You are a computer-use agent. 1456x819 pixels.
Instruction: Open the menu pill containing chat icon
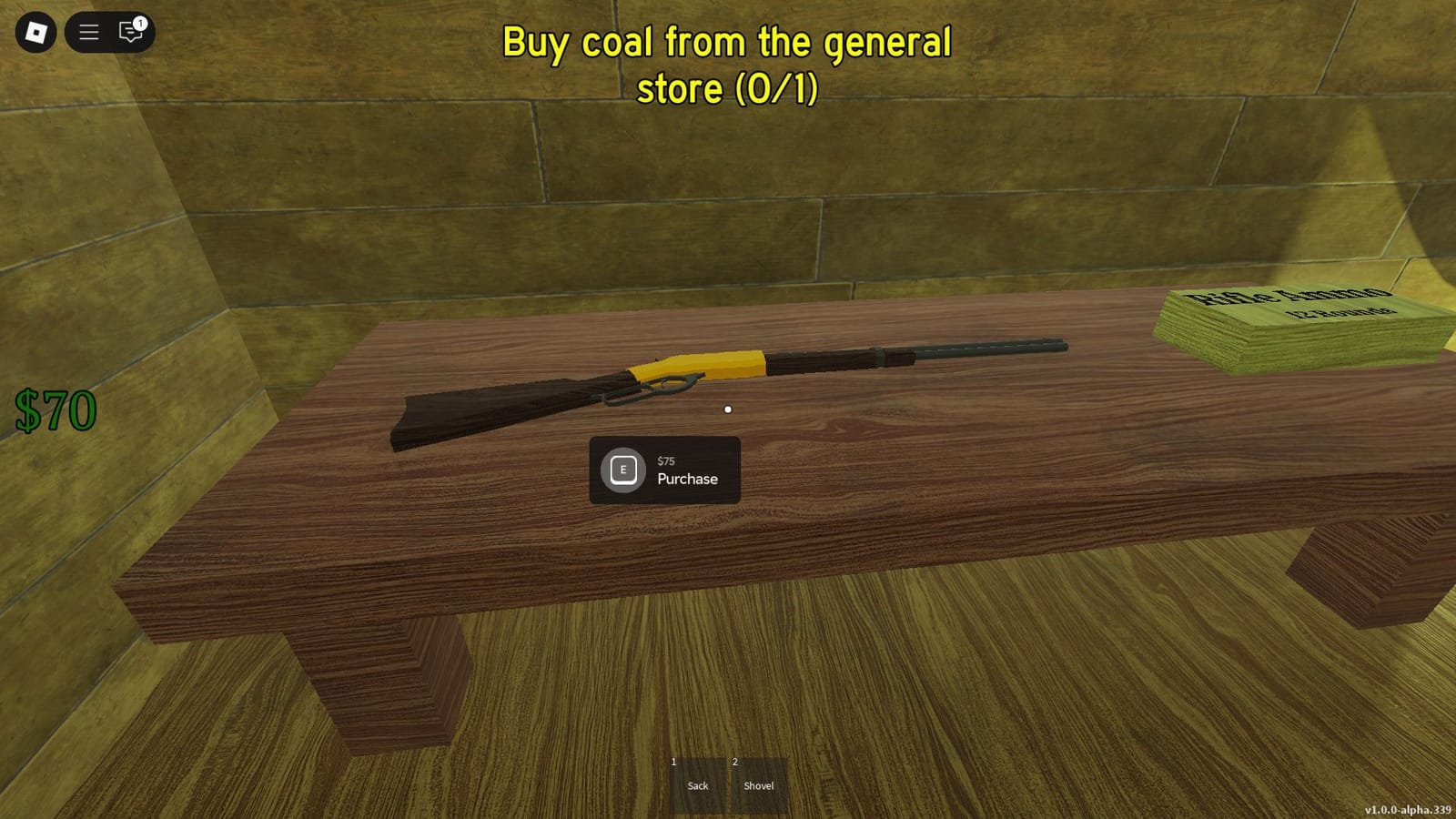109,32
